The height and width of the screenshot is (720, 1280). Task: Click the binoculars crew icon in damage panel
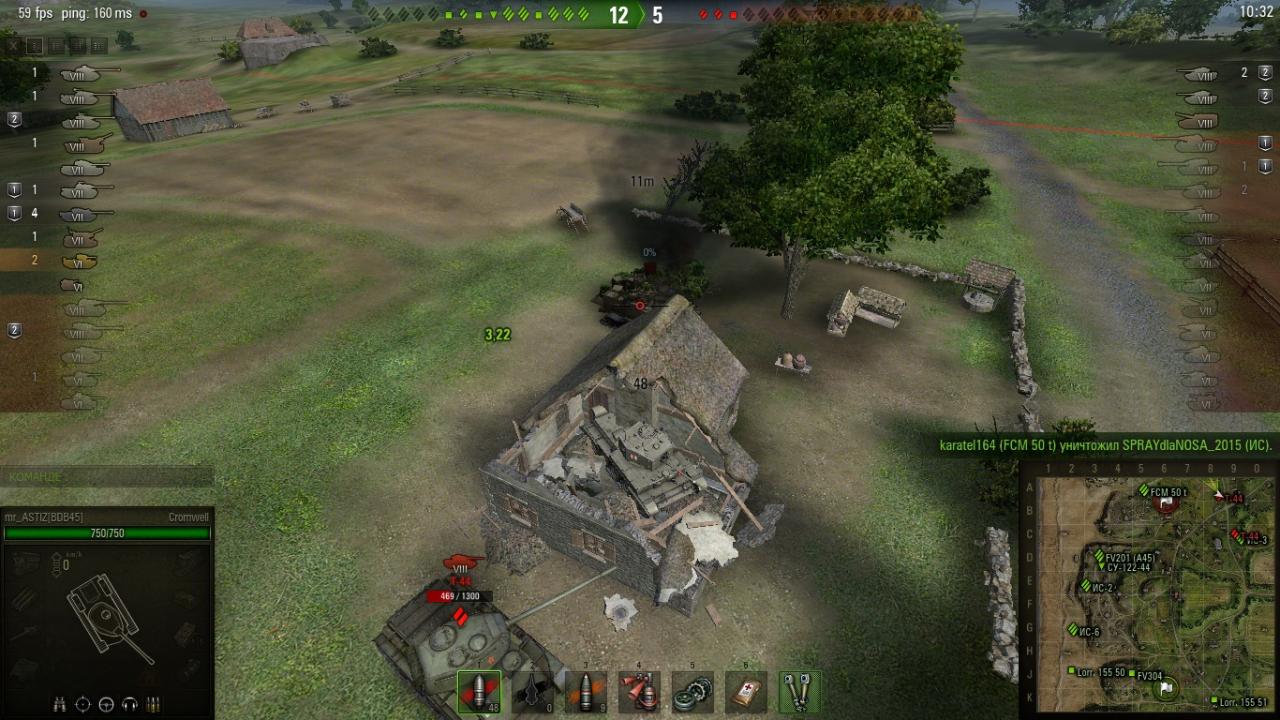coord(60,704)
